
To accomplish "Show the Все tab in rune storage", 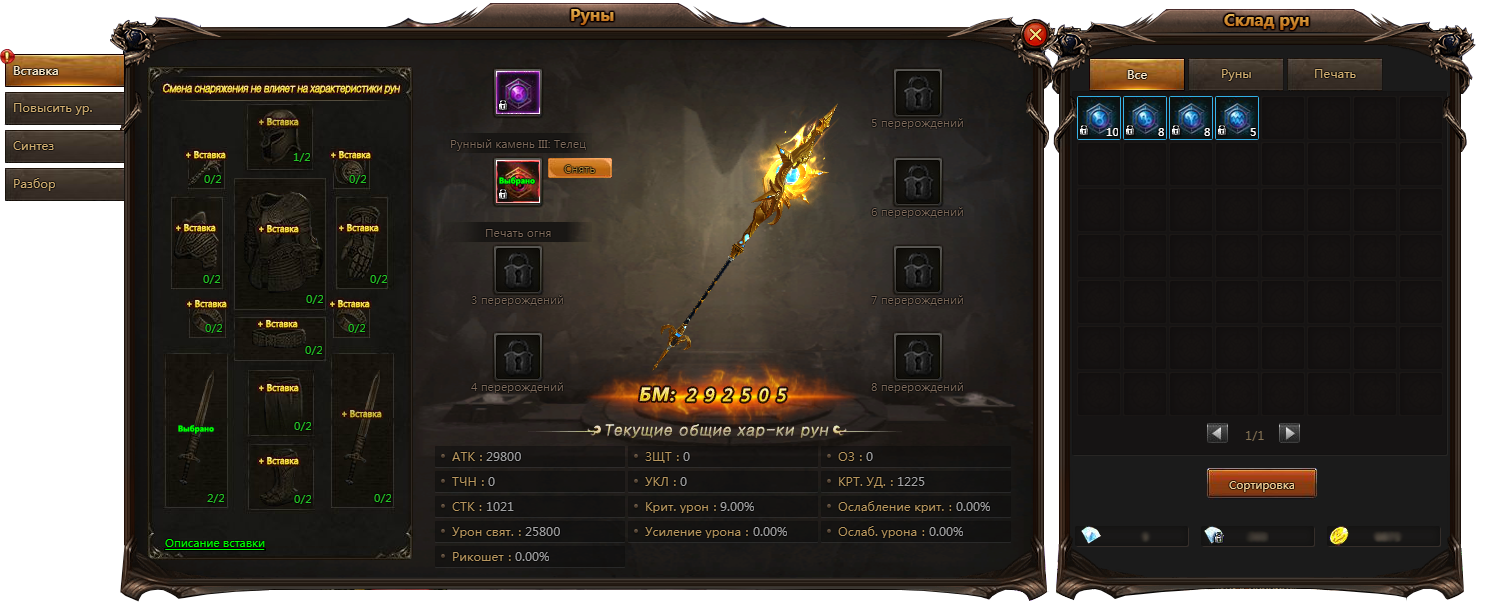I will click(x=1137, y=75).
